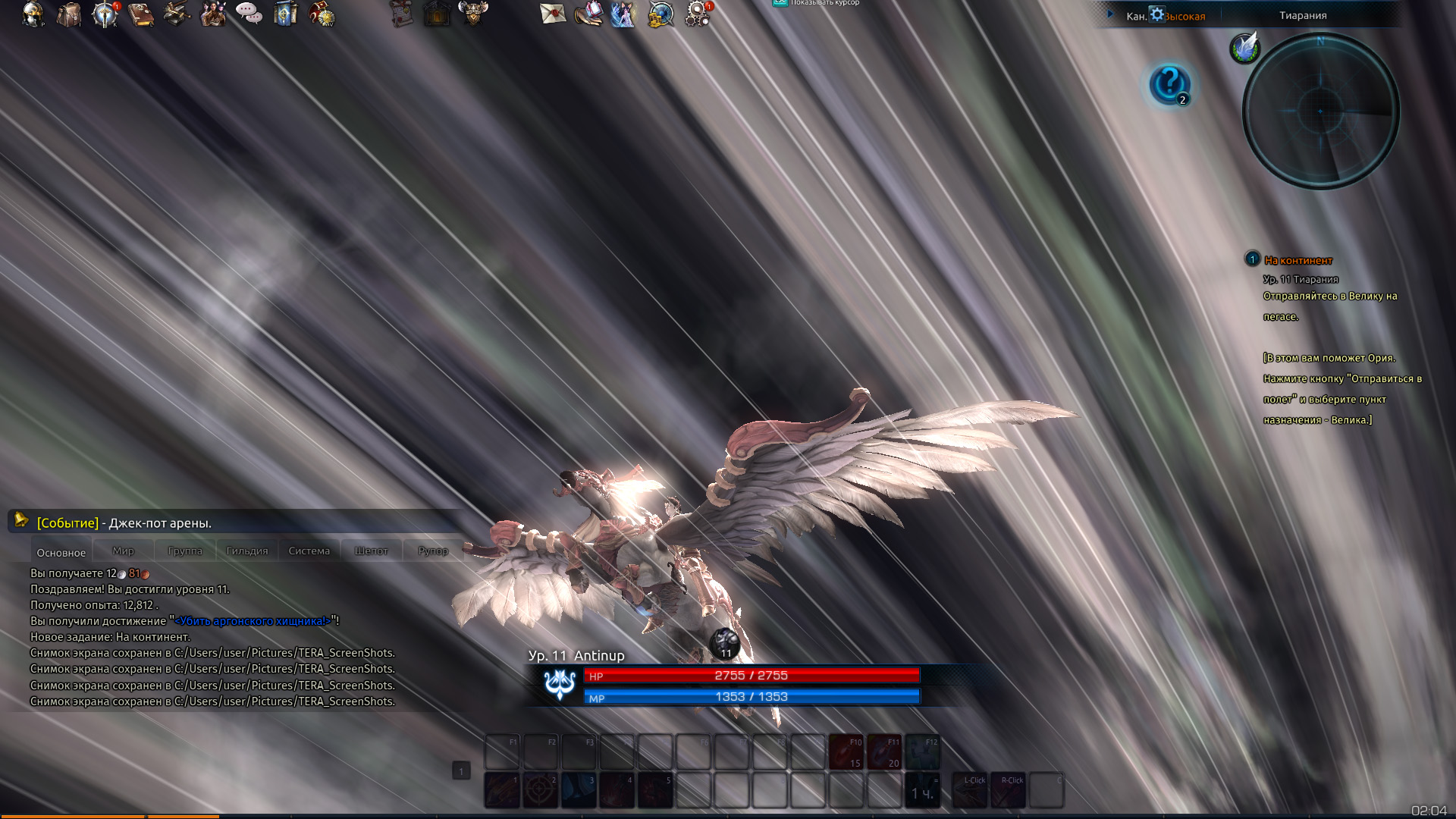The height and width of the screenshot is (819, 1456).
Task: Use the F10 potion slot with 15
Action: [x=846, y=752]
